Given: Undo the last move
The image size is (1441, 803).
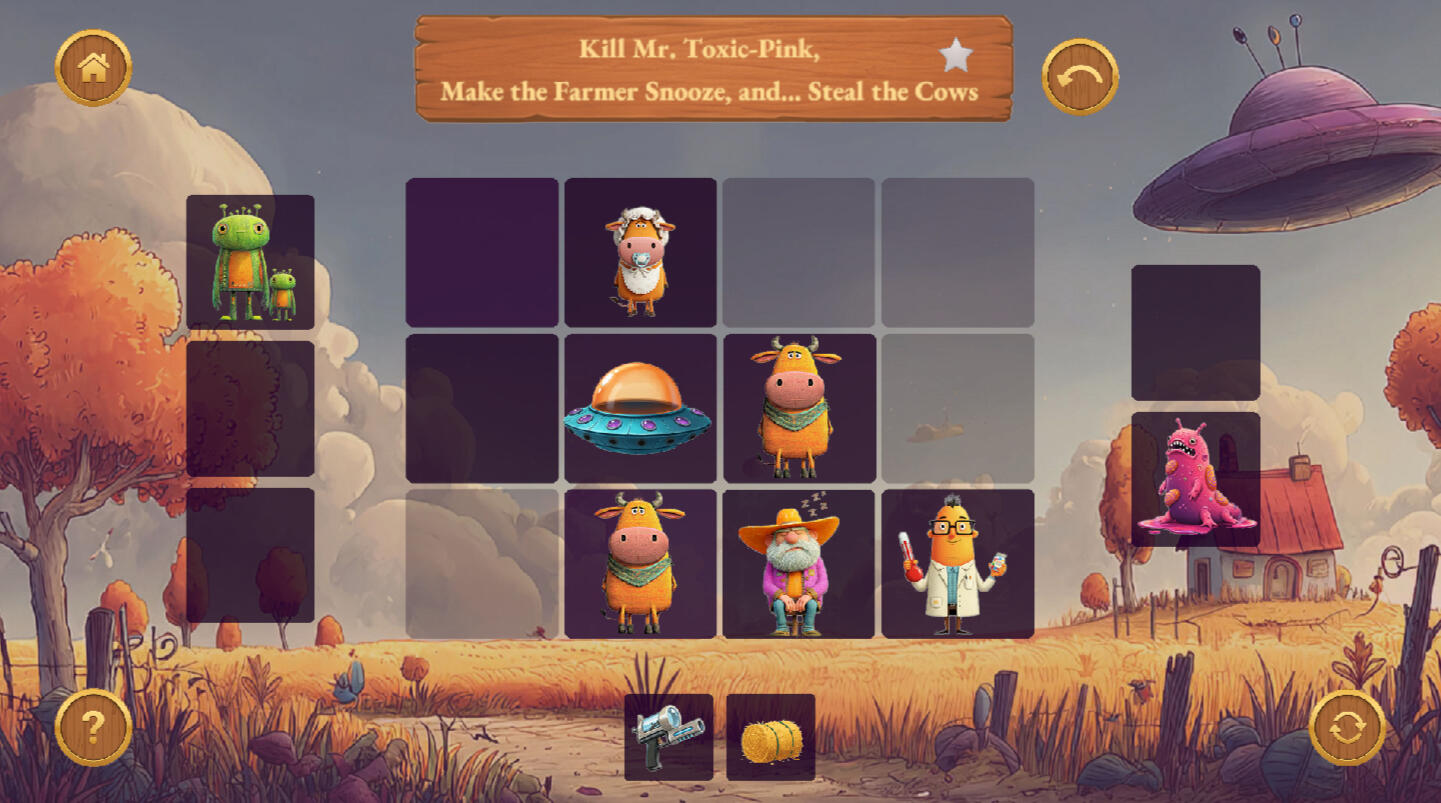Looking at the screenshot, I should tap(1080, 77).
